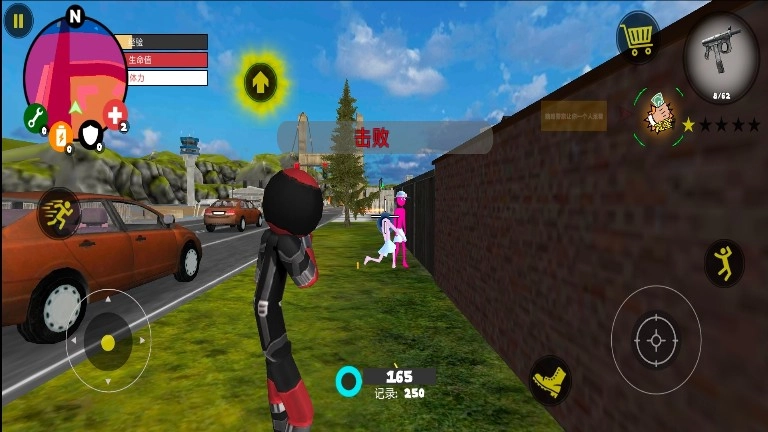
Task: Open the circular minimap
Action: pyautogui.click(x=73, y=66)
